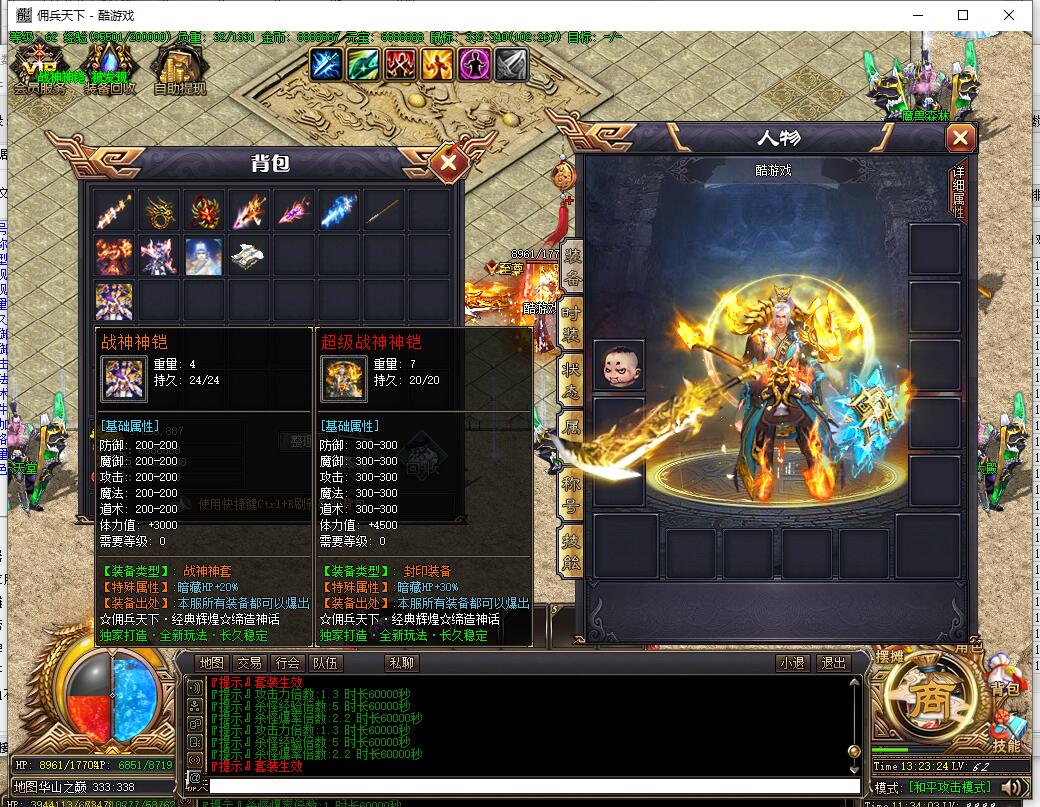Open the 交易 trade button
The height and width of the screenshot is (807, 1040).
tap(249, 662)
